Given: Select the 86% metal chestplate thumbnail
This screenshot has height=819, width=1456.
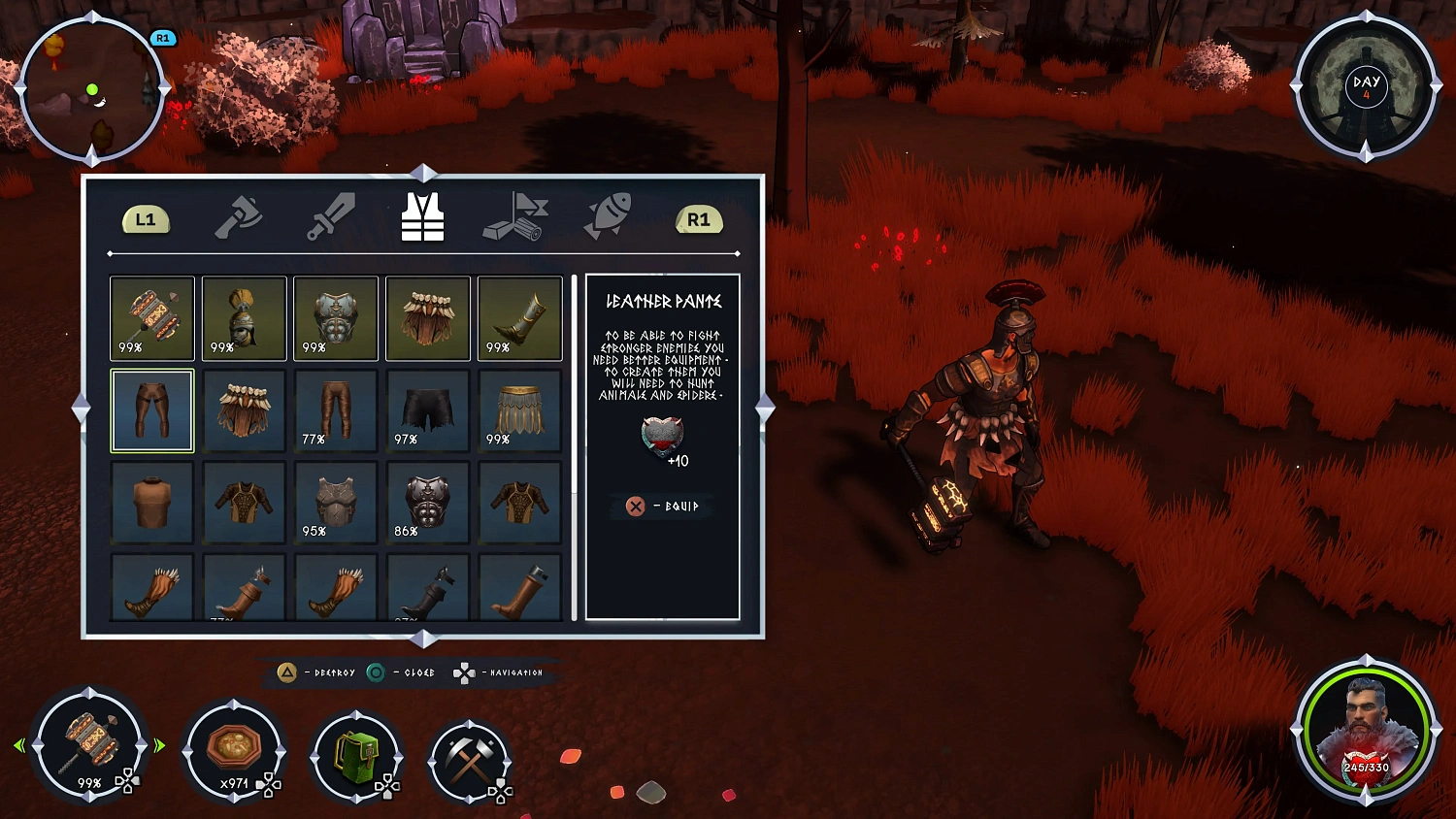Looking at the screenshot, I should (427, 502).
